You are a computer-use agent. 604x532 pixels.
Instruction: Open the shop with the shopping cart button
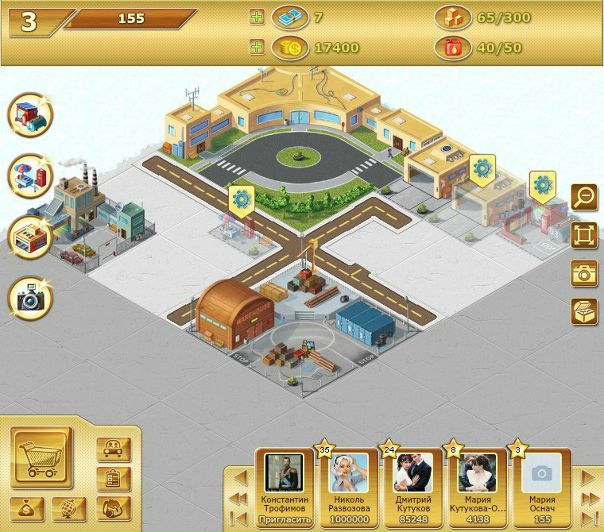[x=42, y=459]
